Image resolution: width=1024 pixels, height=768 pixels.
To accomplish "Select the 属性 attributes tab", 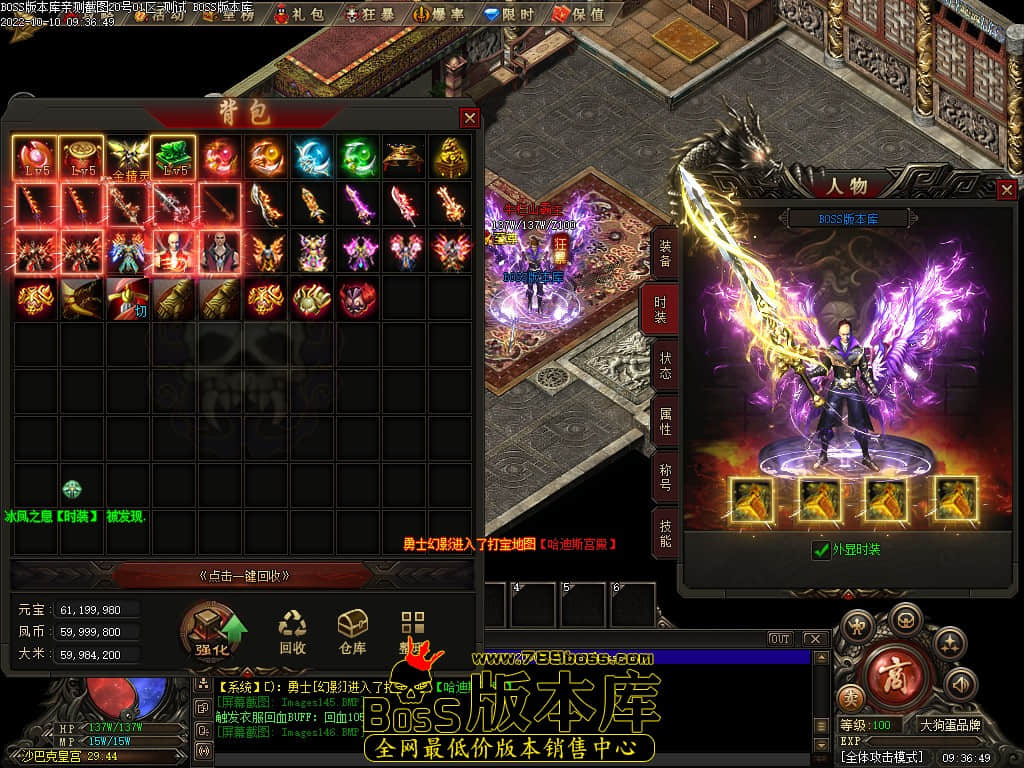I will click(x=664, y=420).
